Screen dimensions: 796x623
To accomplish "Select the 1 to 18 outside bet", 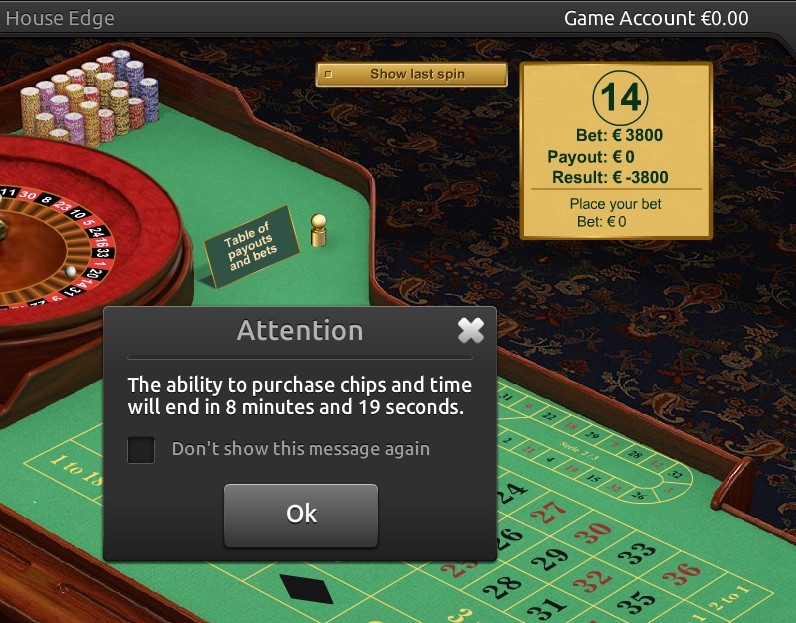I will click(72, 468).
